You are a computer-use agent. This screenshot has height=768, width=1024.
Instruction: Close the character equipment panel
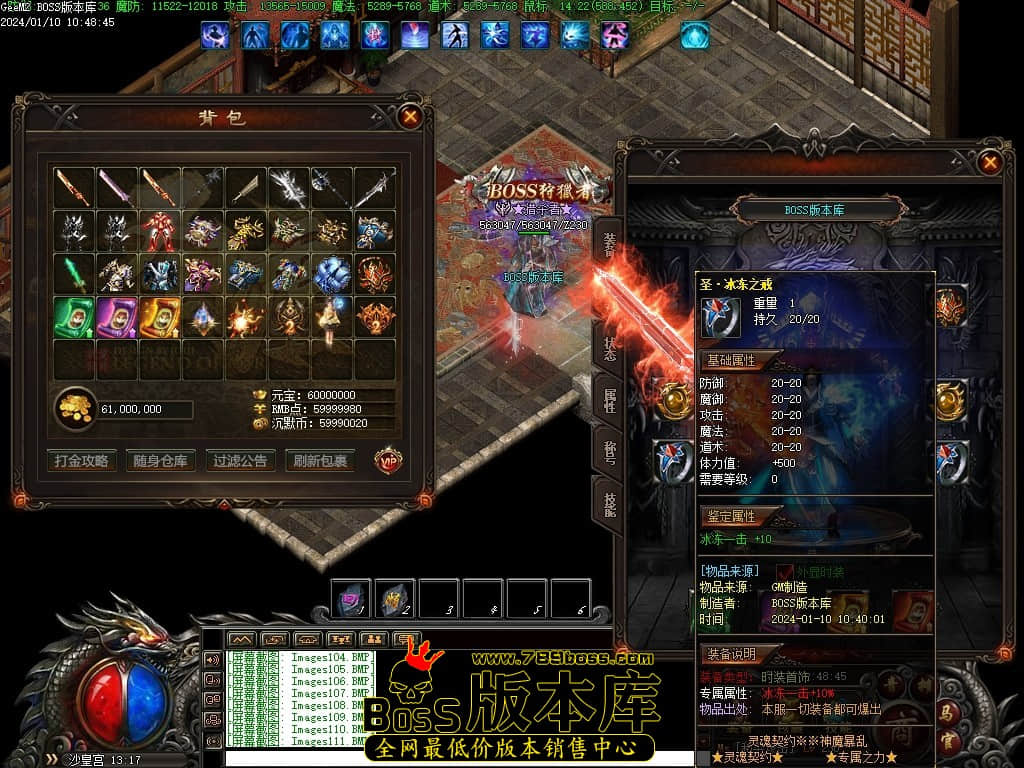point(989,162)
